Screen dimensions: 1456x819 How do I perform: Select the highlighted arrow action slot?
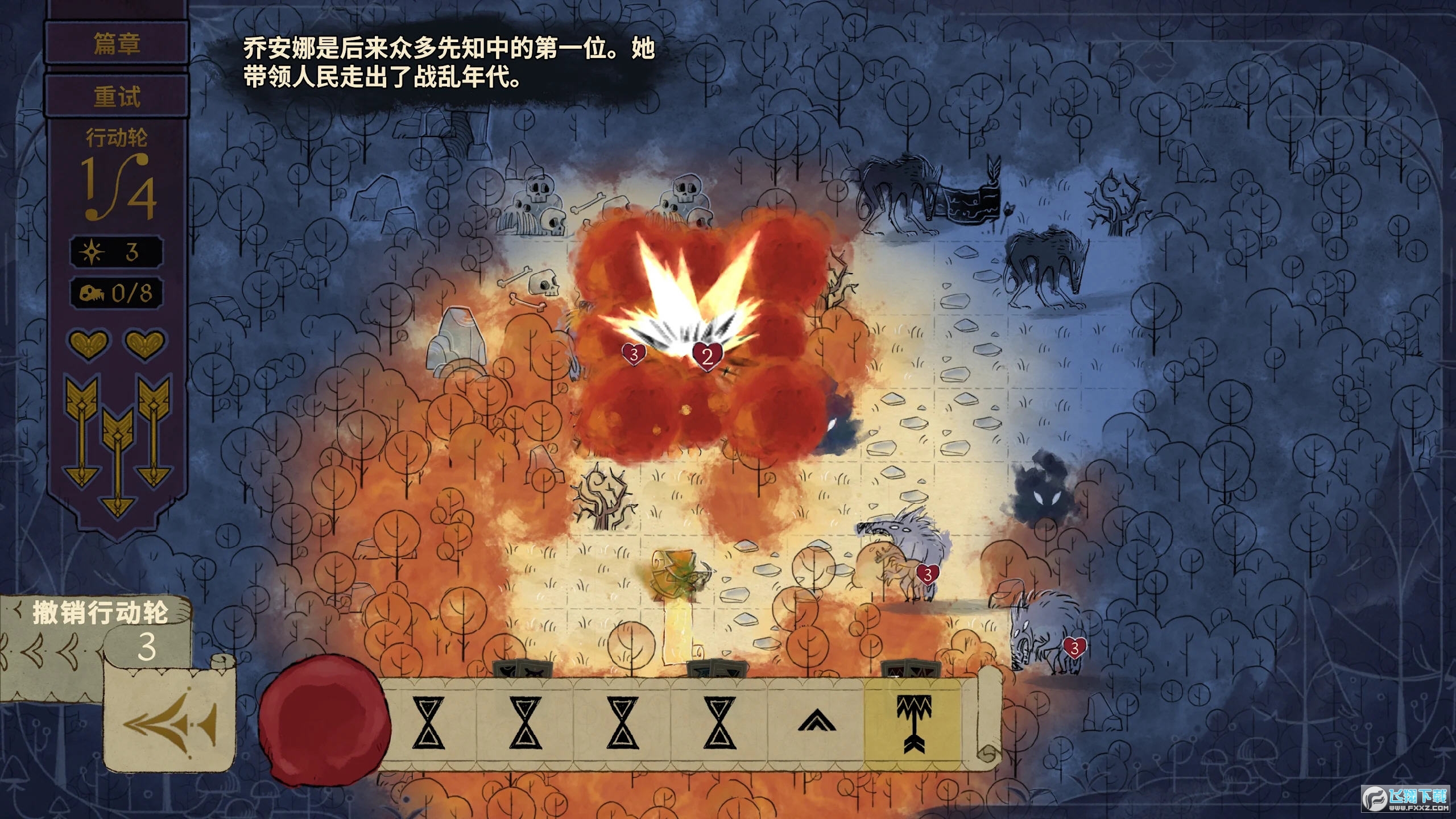(913, 722)
